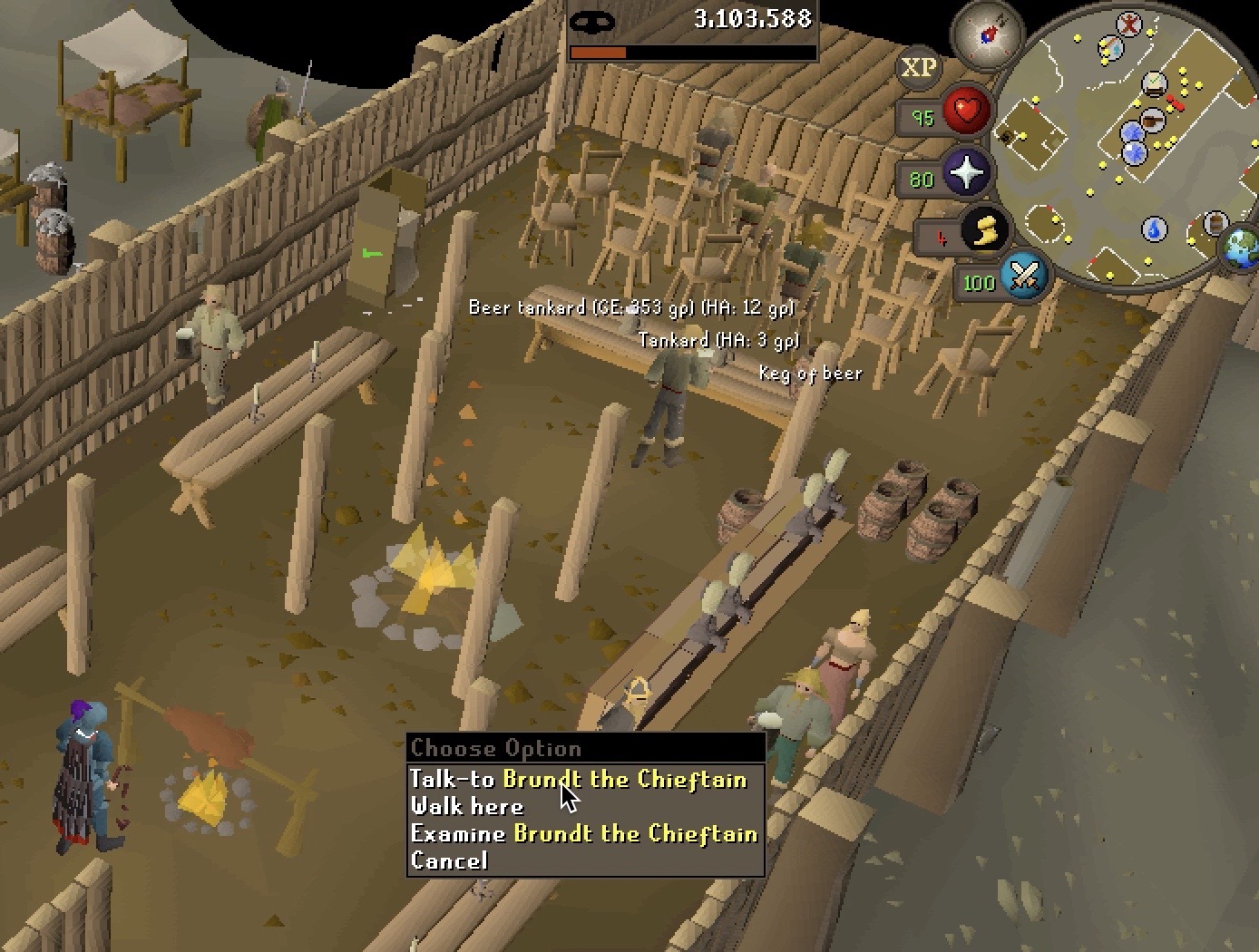The width and height of the screenshot is (1259, 952).
Task: Click Cancel in the Choose Option menu
Action: (451, 860)
